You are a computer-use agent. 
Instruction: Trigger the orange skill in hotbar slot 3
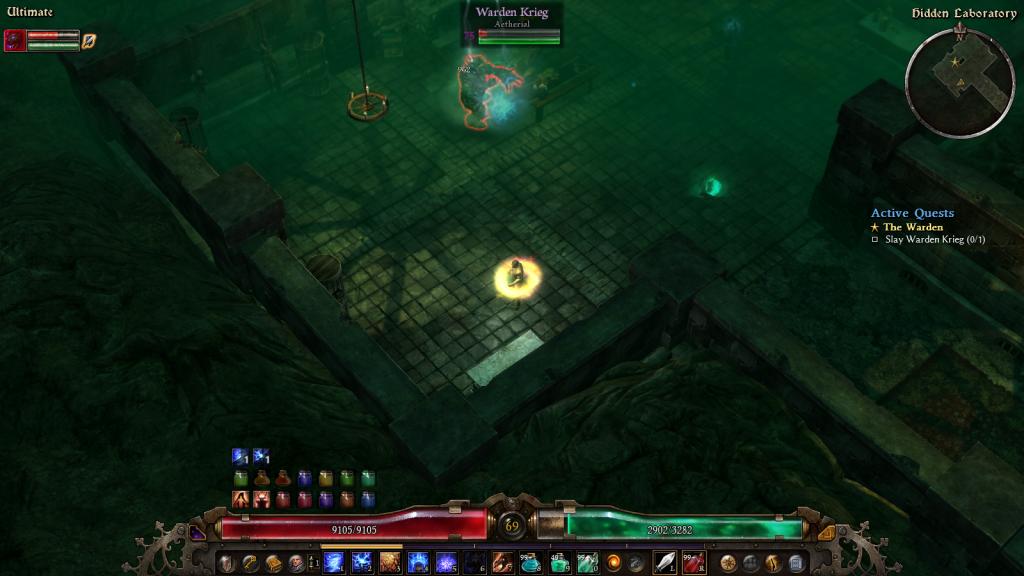click(390, 563)
